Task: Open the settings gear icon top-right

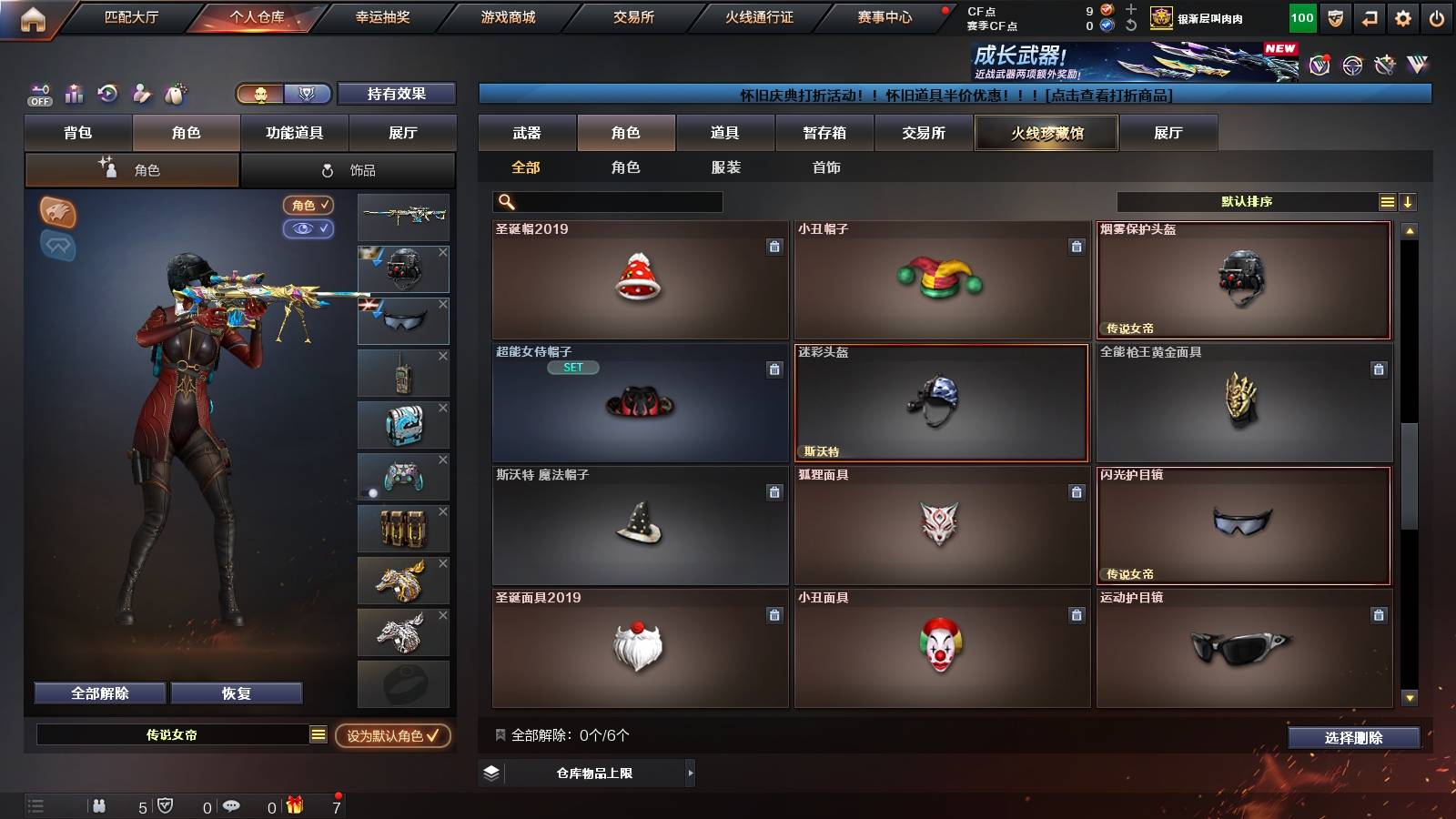Action: [x=1402, y=16]
